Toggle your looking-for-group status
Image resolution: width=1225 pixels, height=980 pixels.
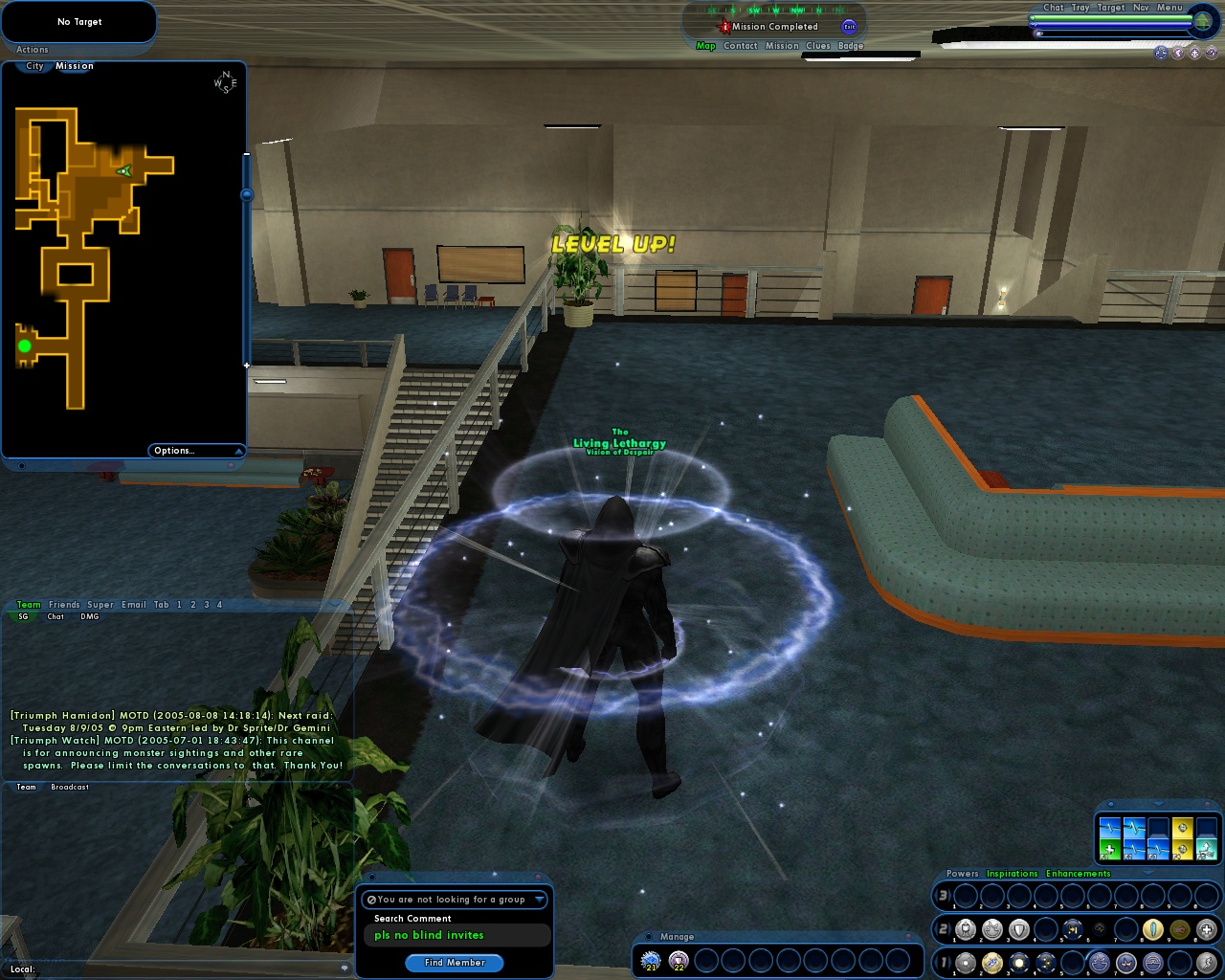[370, 900]
